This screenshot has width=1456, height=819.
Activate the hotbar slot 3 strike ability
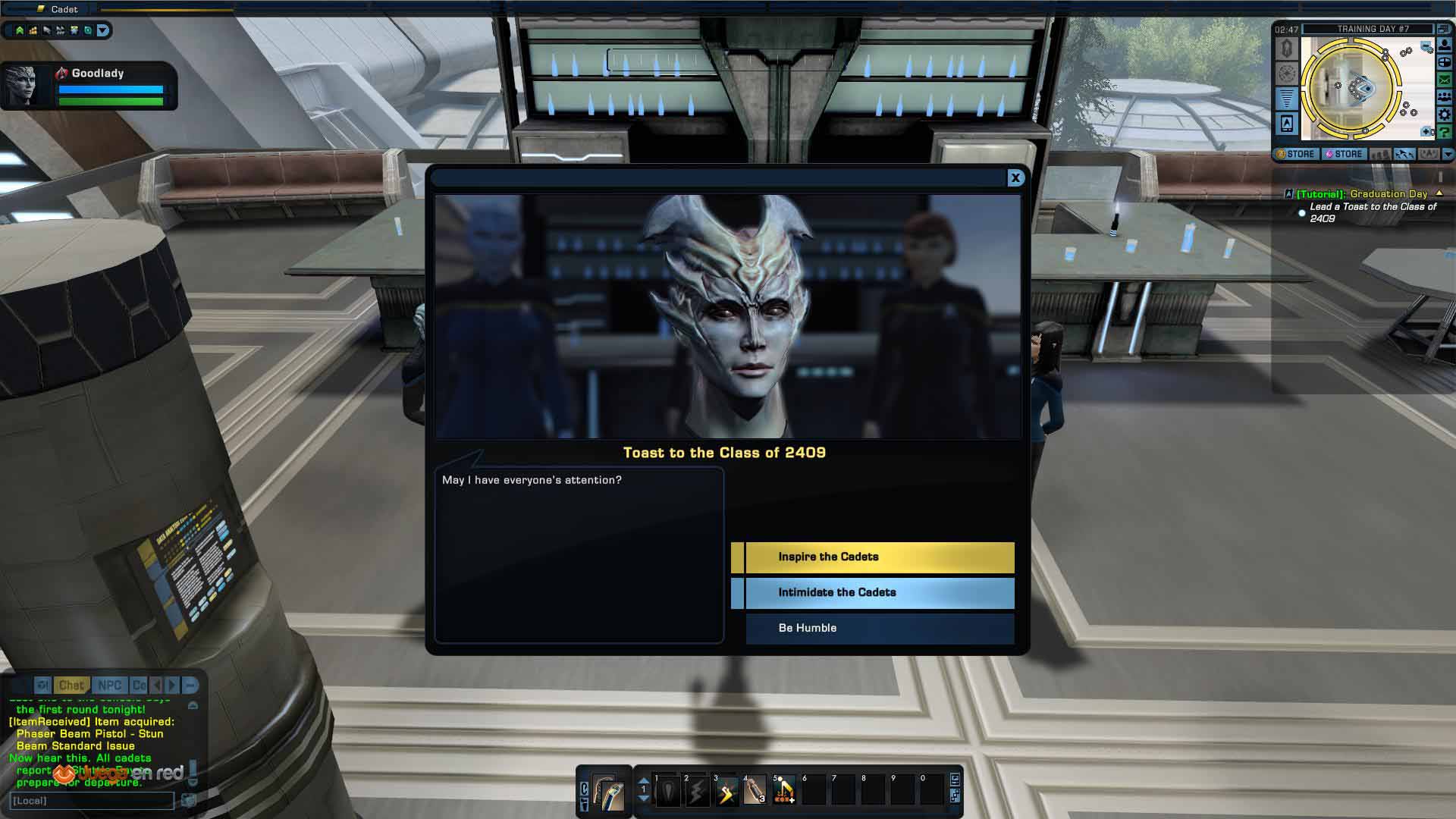(x=726, y=792)
